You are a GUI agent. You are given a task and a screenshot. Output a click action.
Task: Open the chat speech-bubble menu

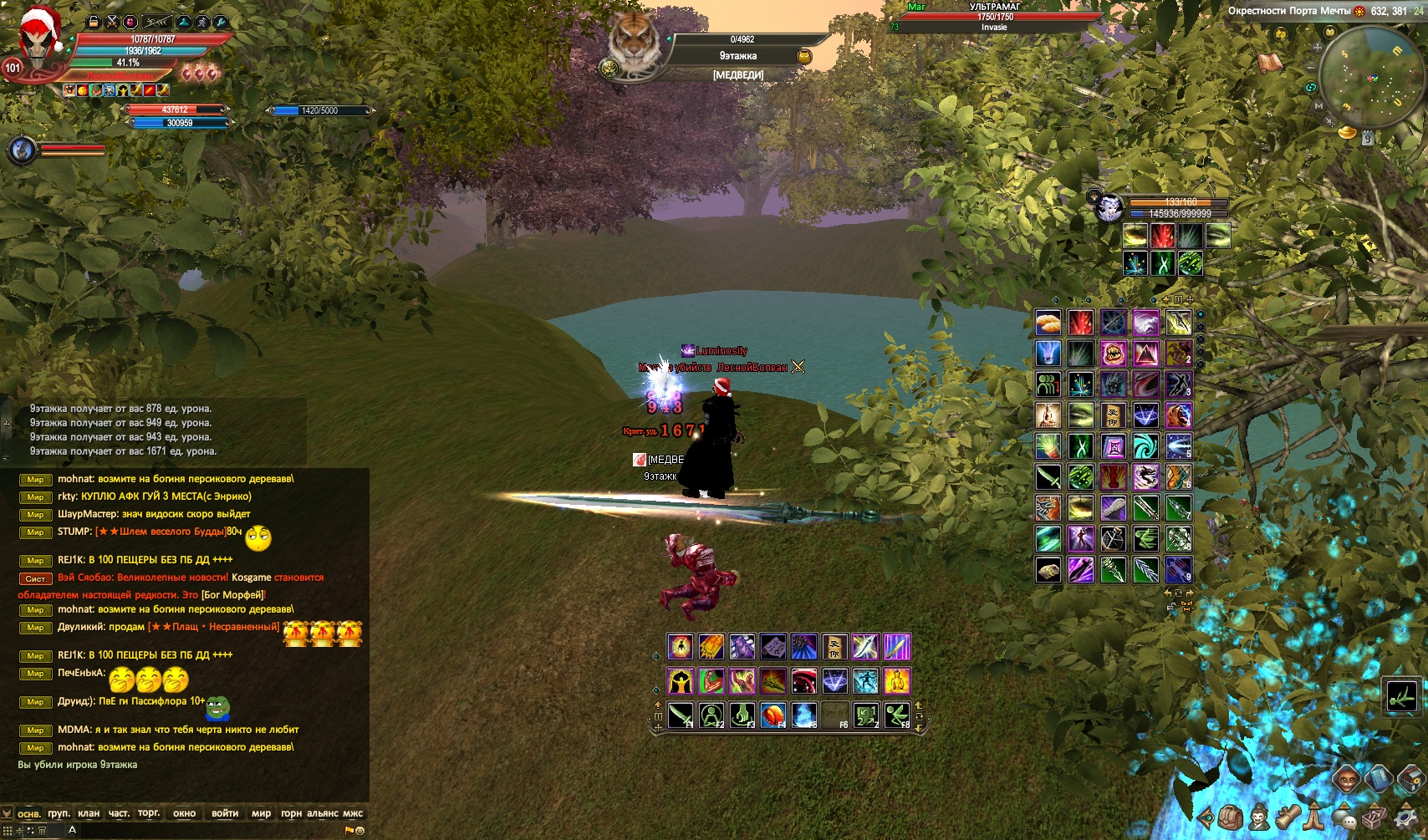1344,817
